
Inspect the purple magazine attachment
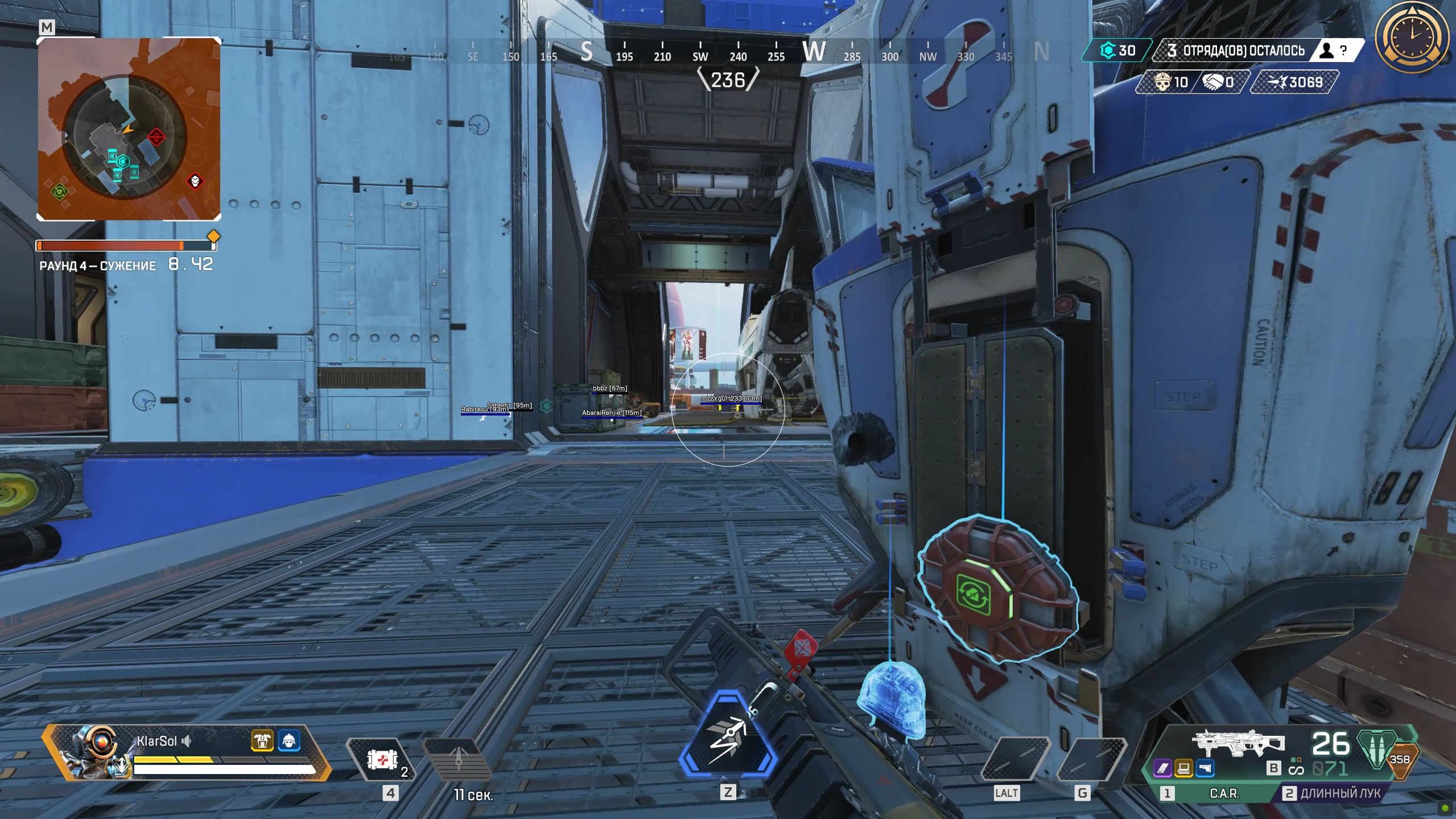[1162, 769]
